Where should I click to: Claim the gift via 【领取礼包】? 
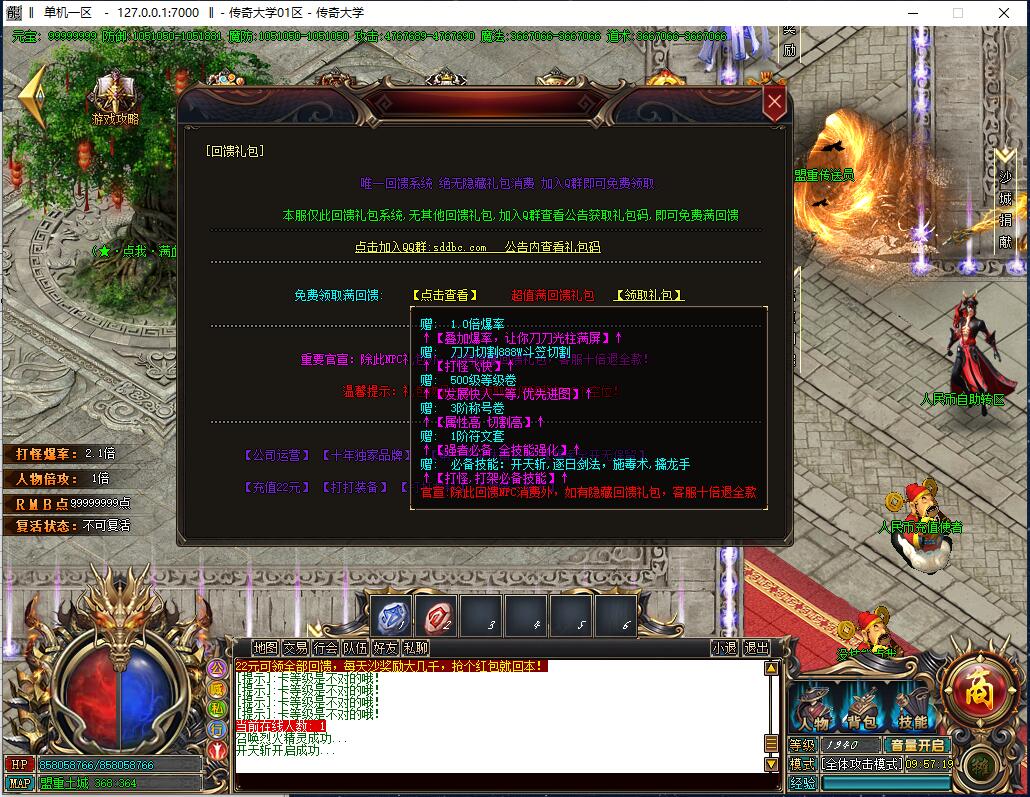pos(649,296)
